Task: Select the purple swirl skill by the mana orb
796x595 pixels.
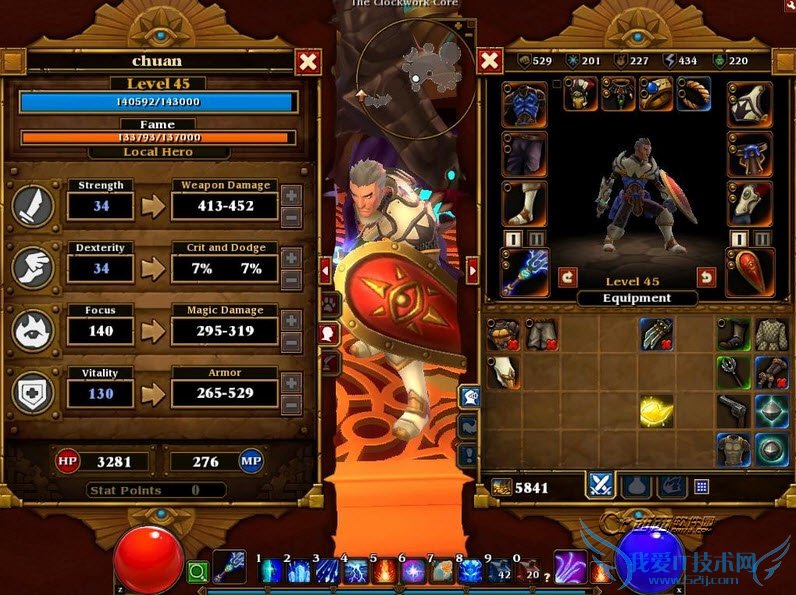Action: coord(570,567)
